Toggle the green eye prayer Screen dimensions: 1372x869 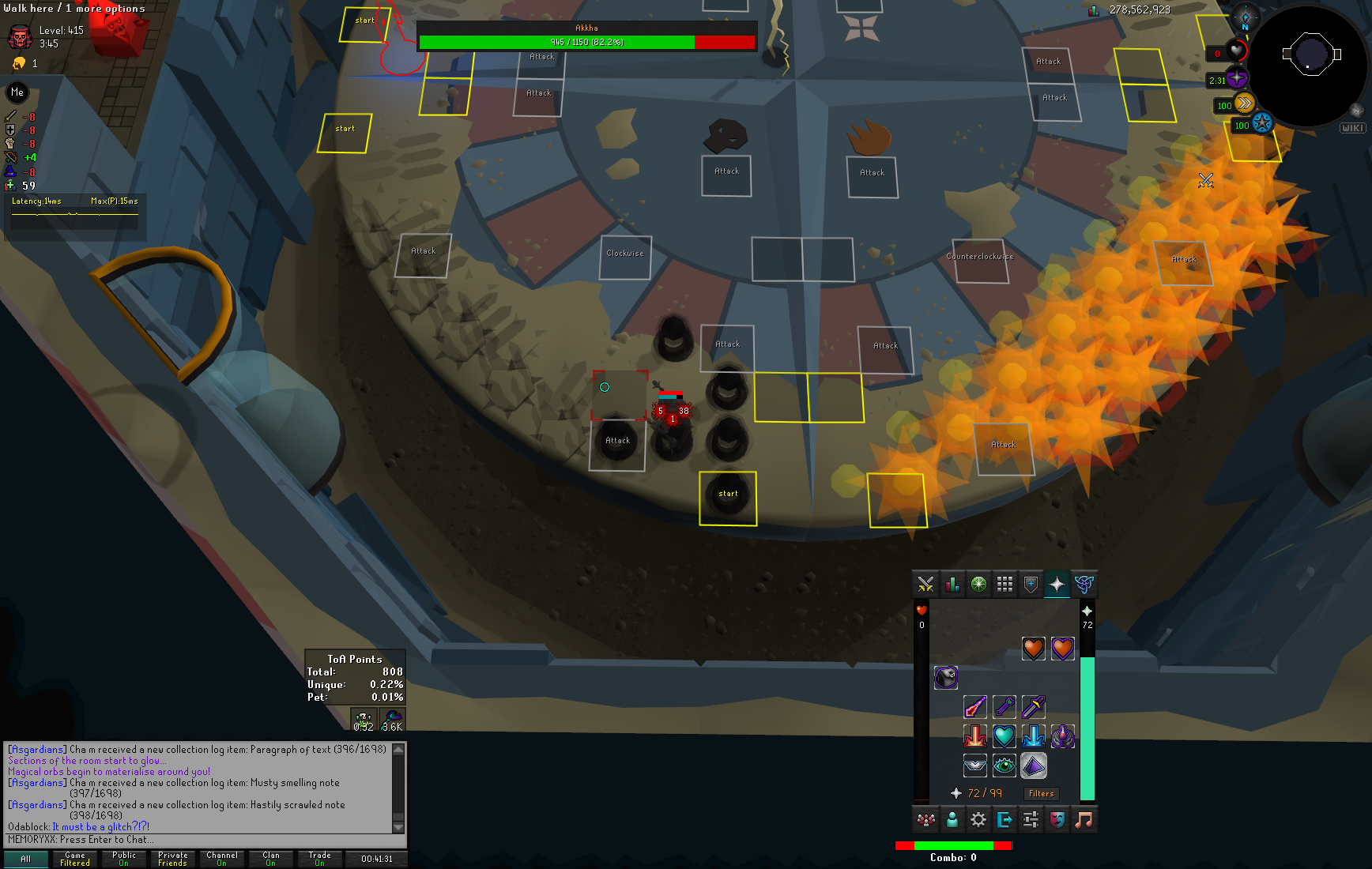point(1004,765)
